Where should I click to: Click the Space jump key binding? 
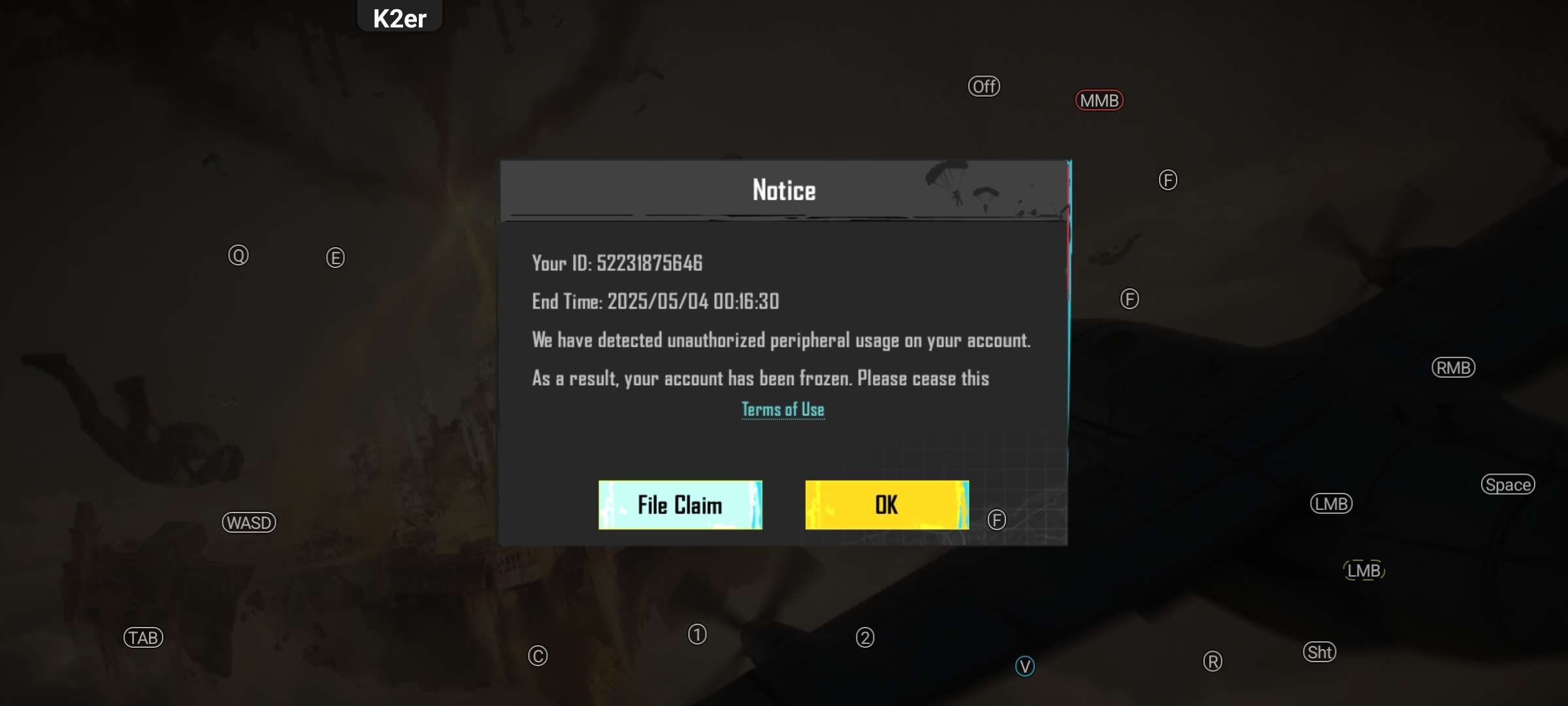[x=1508, y=484]
